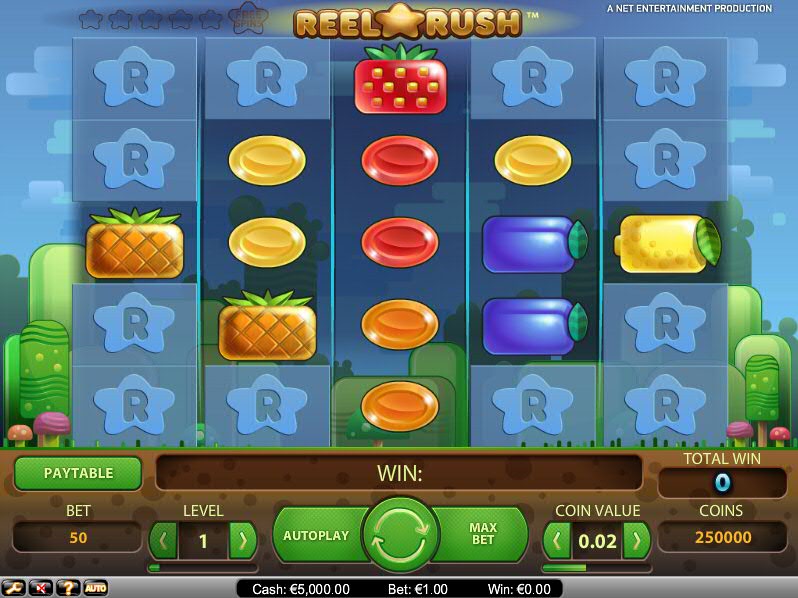Show help with the question mark icon
The height and width of the screenshot is (598, 798).
69,588
